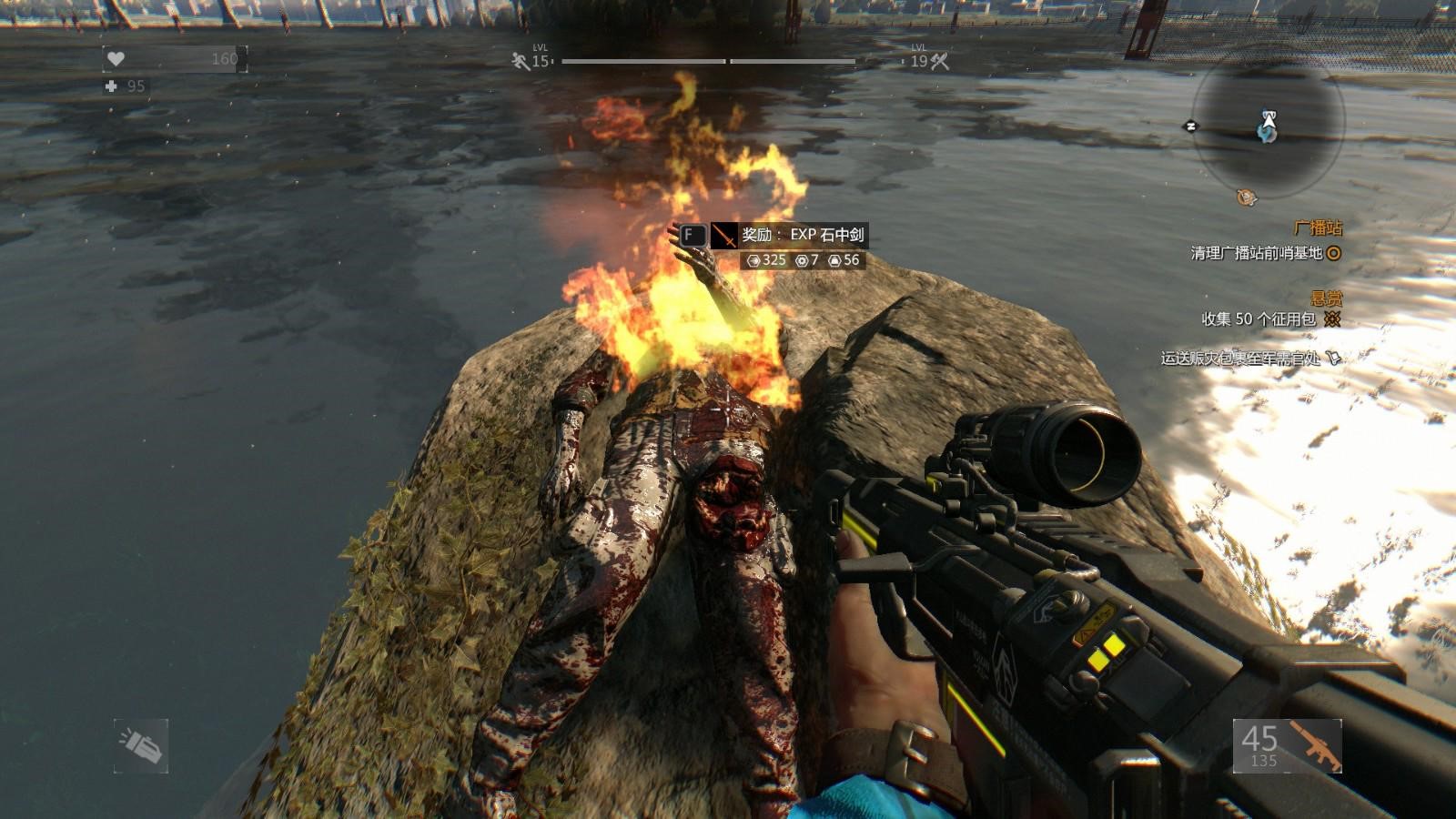Click the equipped rifle weapon icon
1456x819 pixels.
1314,746
